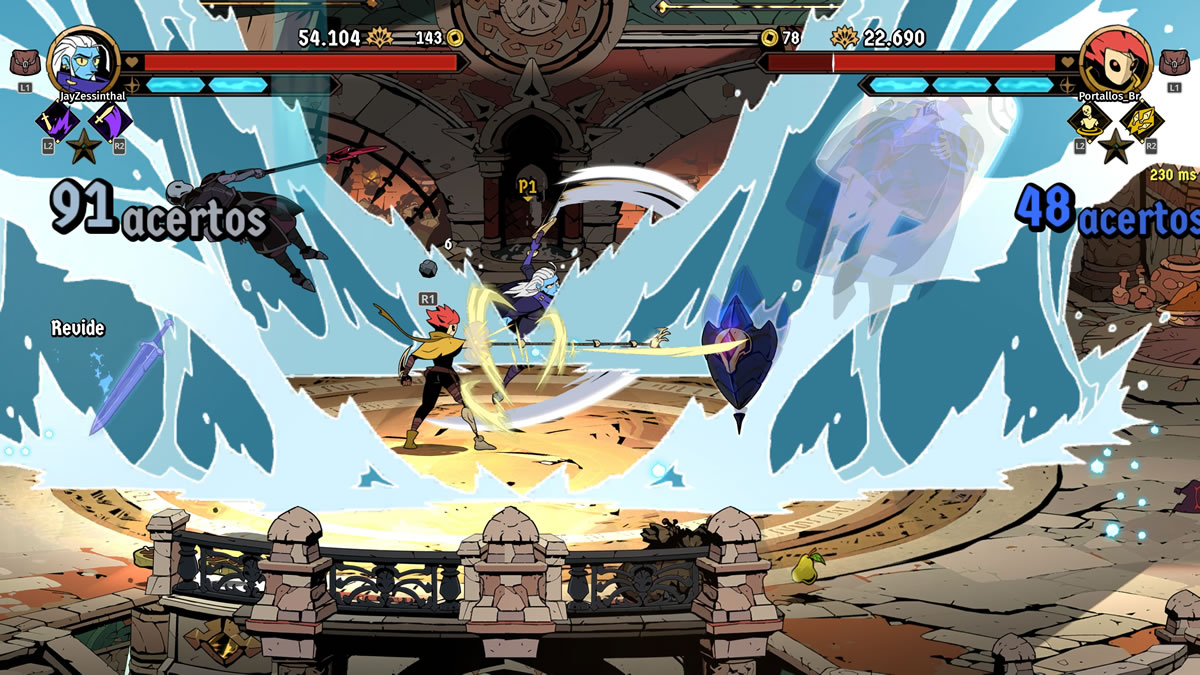
Task: Activate the golden skeleton summon ability
Action: [x=1088, y=122]
